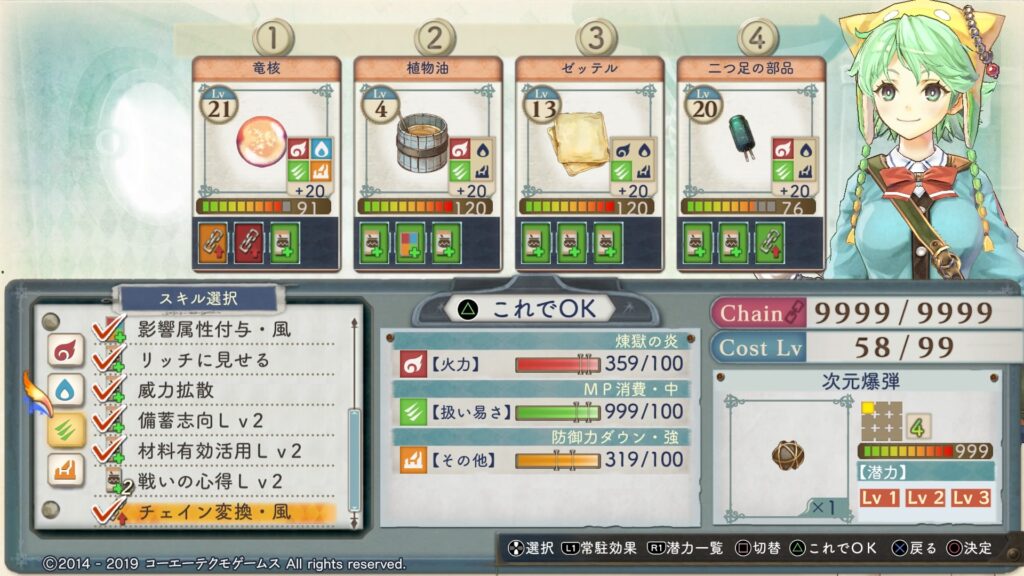Viewport: 1024px width, 576px height.
Task: Open the orange factory element tab
Action: [x=65, y=468]
